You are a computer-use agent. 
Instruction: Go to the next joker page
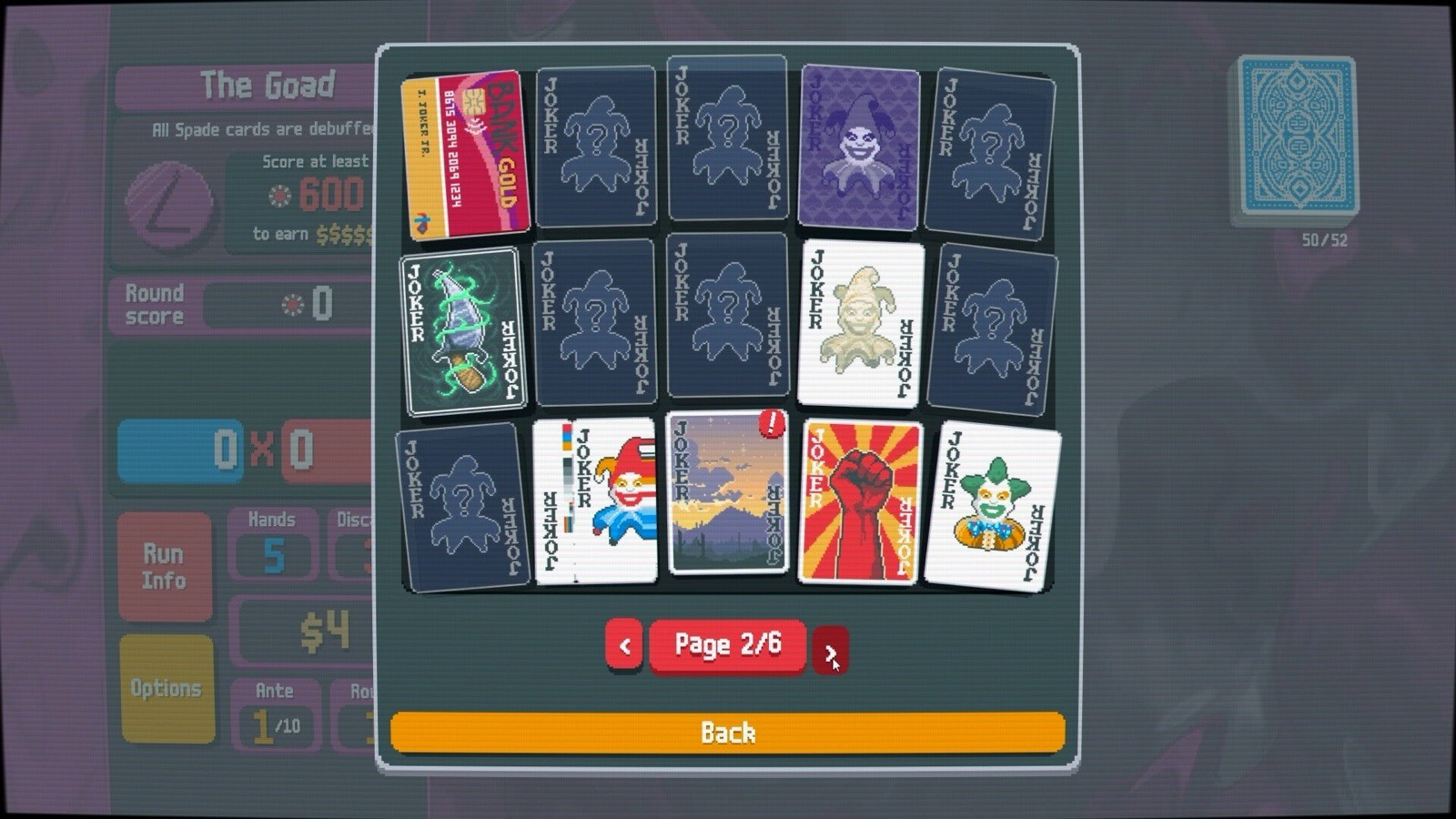[833, 648]
